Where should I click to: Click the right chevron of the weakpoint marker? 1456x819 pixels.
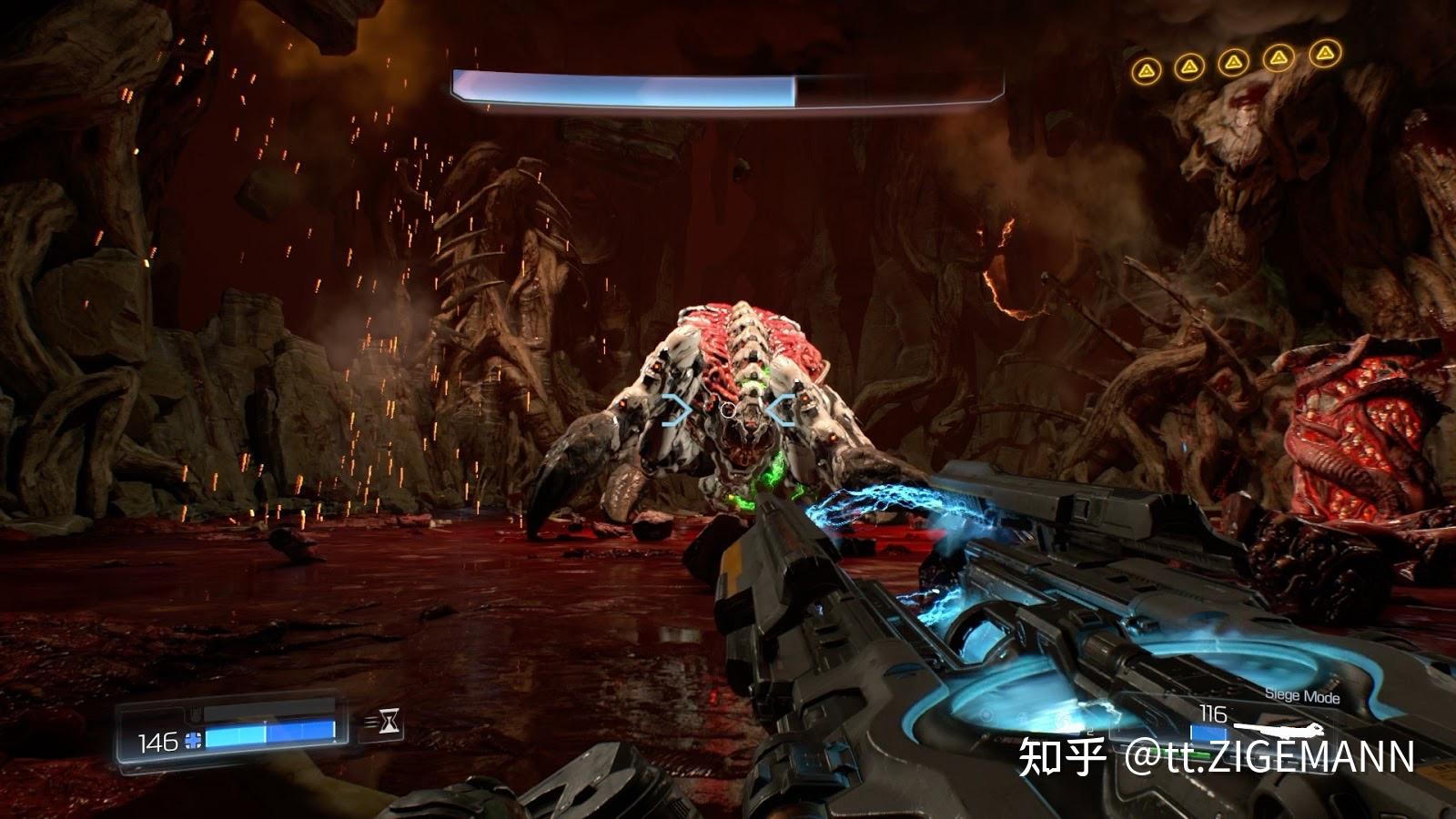pos(781,408)
